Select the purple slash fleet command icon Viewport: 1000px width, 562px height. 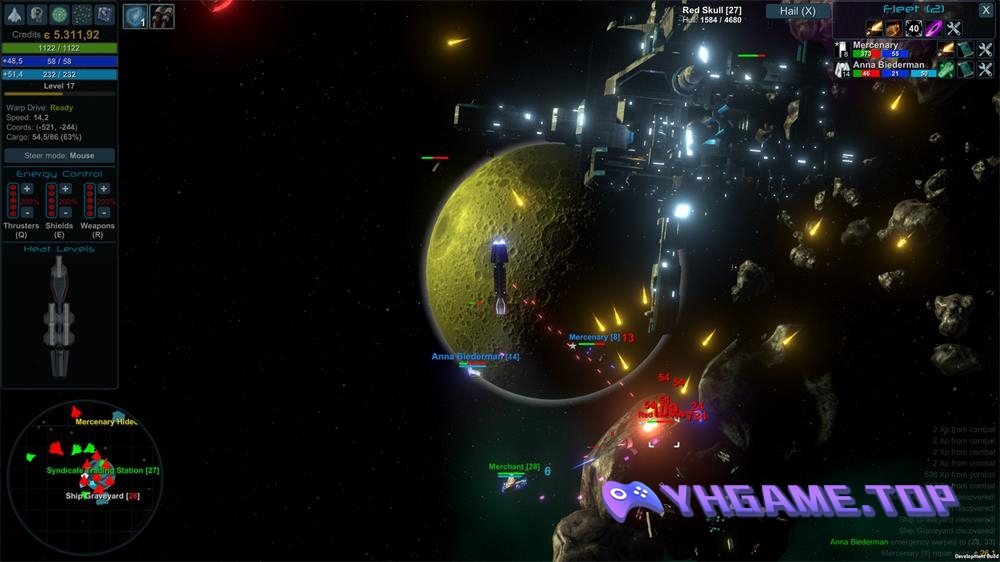point(933,28)
